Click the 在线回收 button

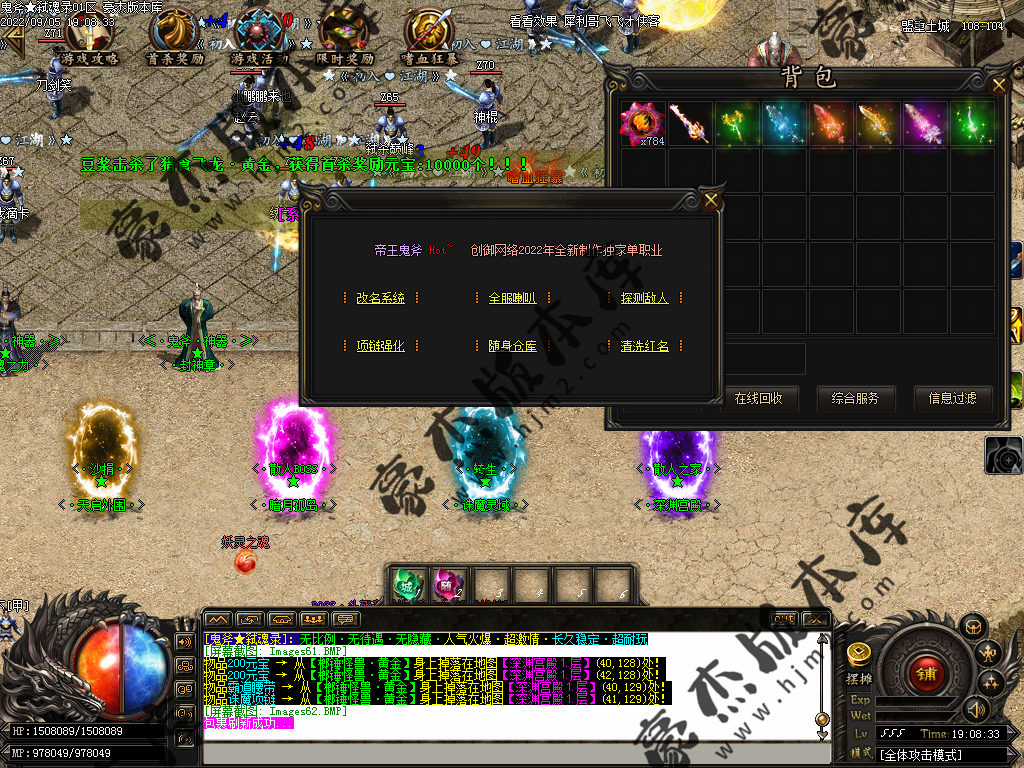(759, 398)
